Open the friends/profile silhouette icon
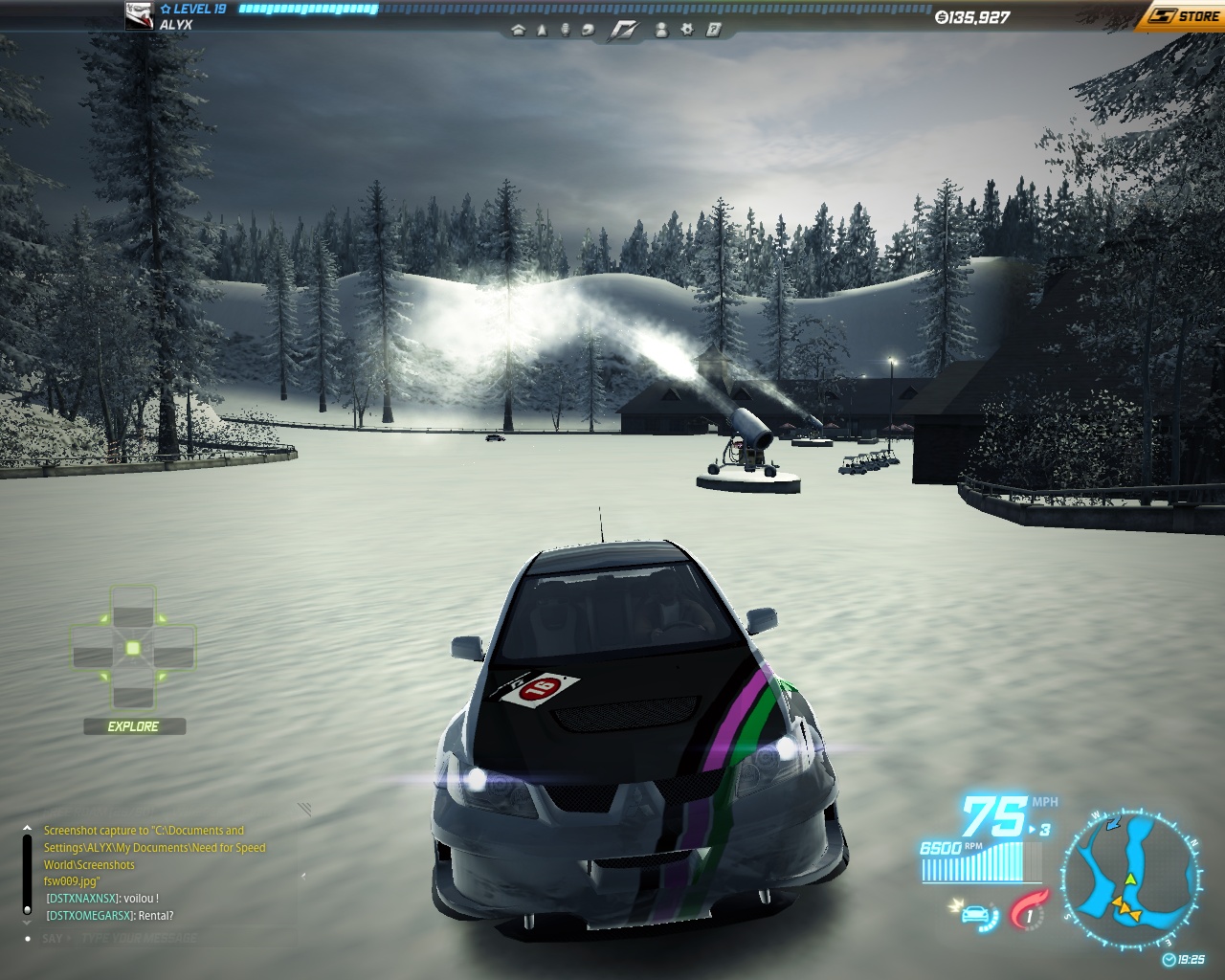Image resolution: width=1225 pixels, height=980 pixels. point(660,30)
